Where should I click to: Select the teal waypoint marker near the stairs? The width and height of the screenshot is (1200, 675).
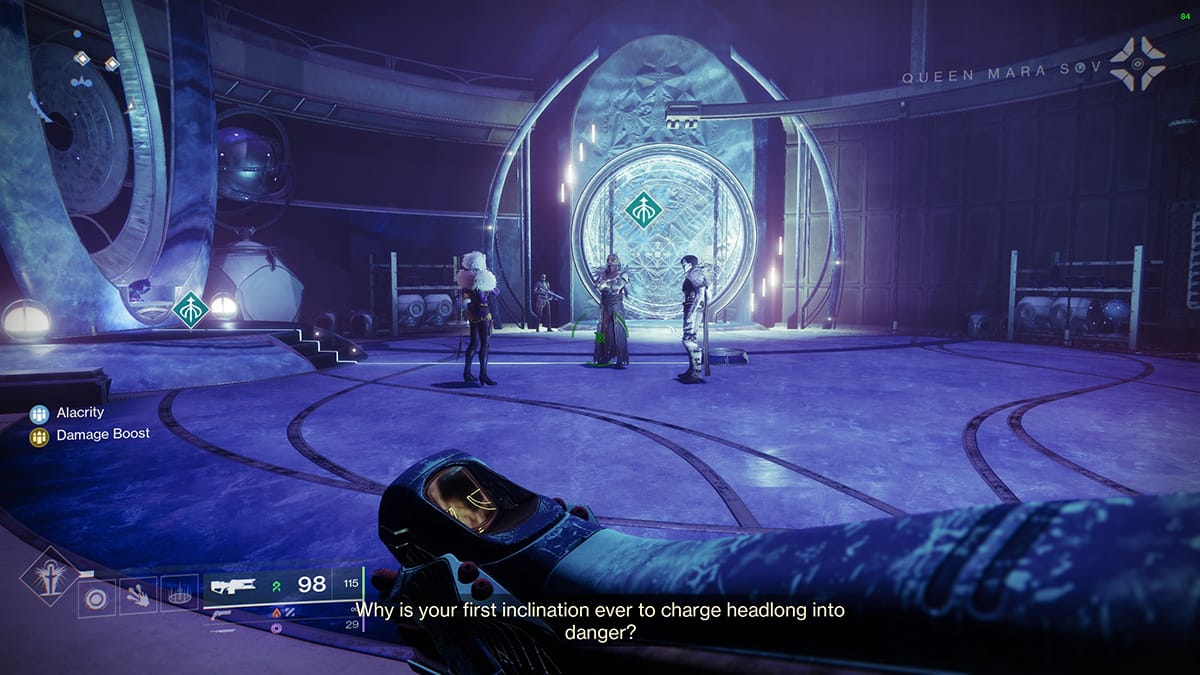click(x=190, y=309)
